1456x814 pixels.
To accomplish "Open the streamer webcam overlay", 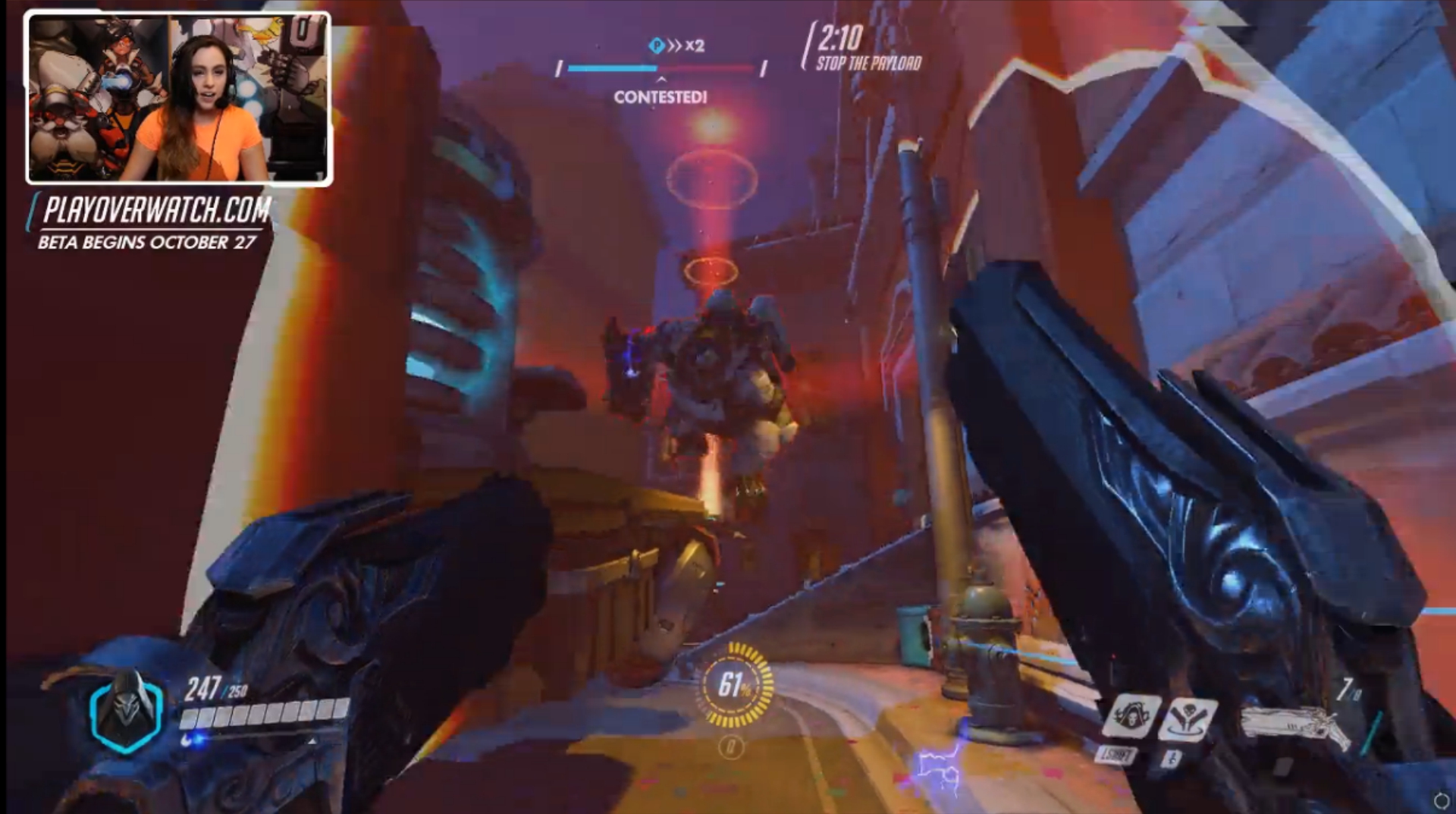I will click(179, 99).
